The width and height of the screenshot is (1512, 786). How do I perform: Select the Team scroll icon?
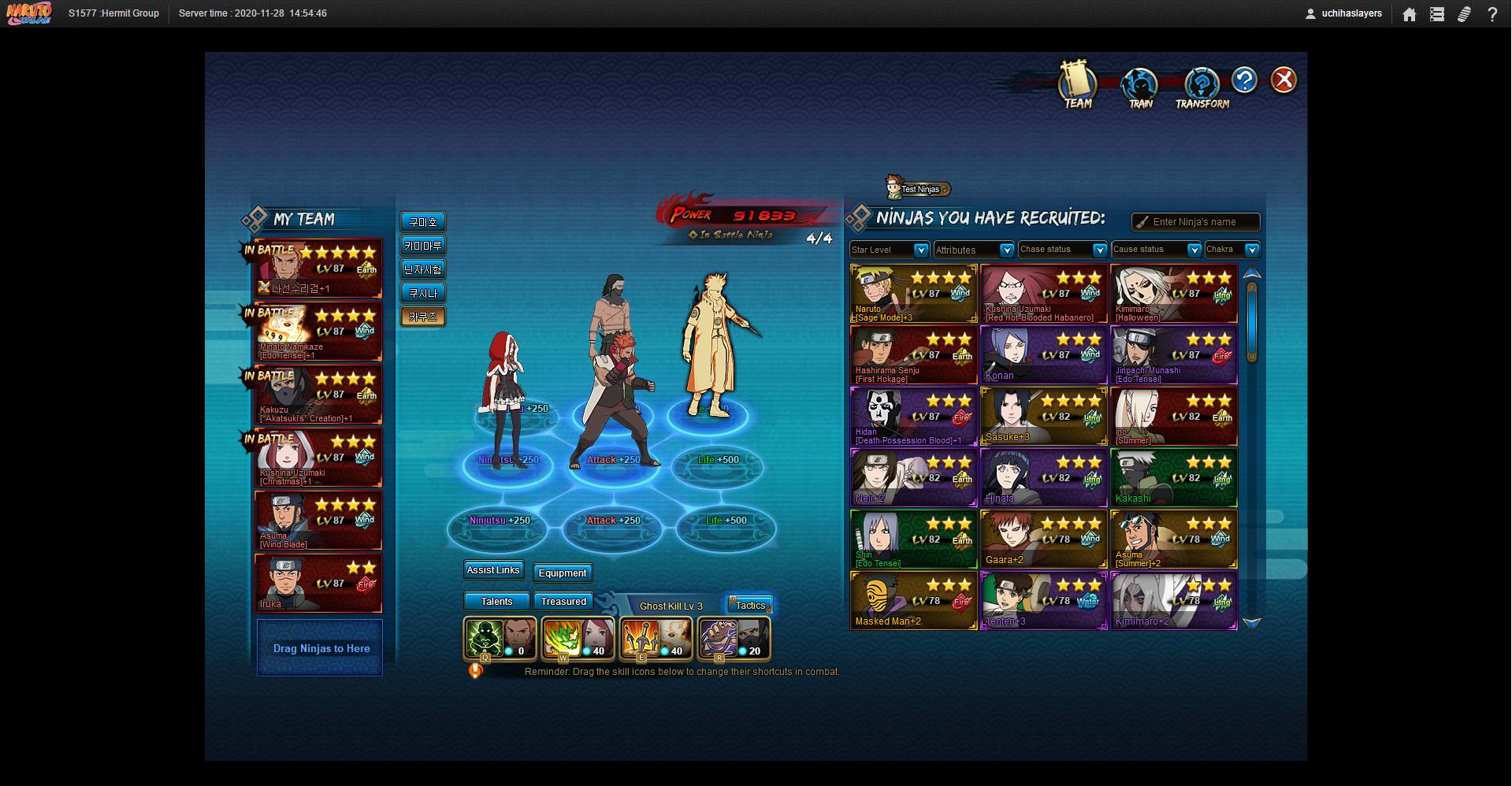(x=1077, y=84)
